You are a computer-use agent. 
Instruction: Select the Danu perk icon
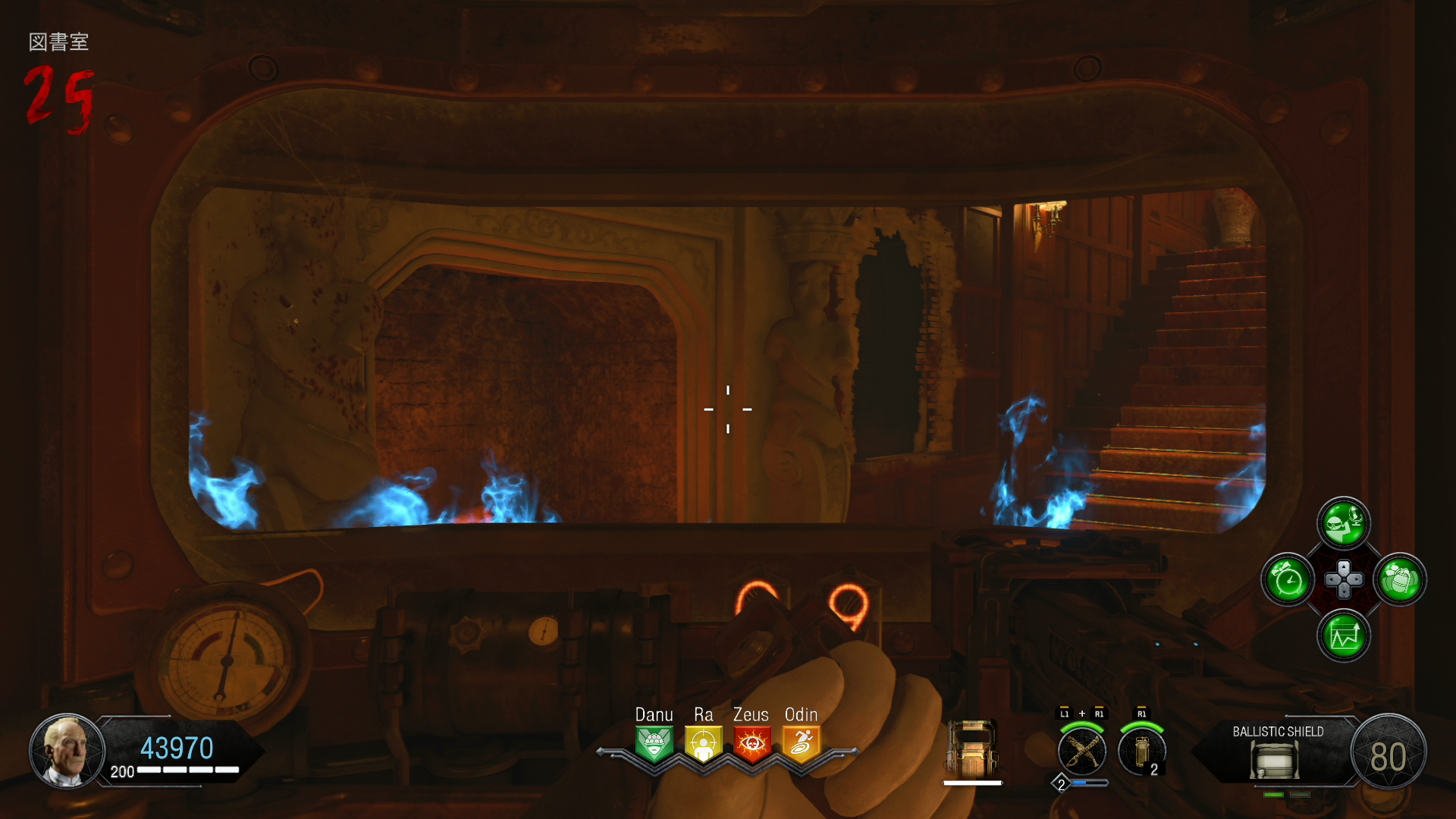pos(654,744)
